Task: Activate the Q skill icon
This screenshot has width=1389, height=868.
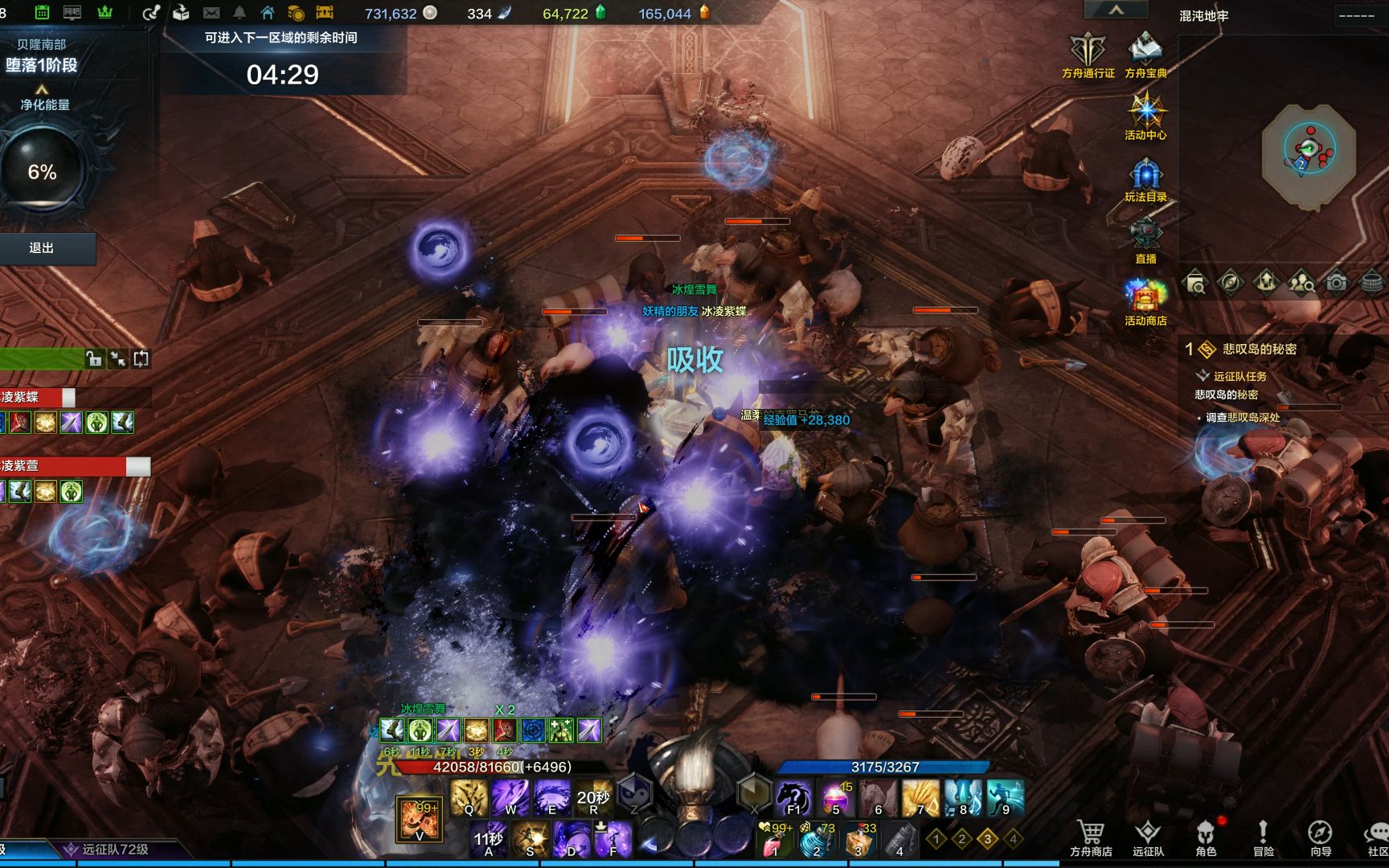Action: pos(469,797)
